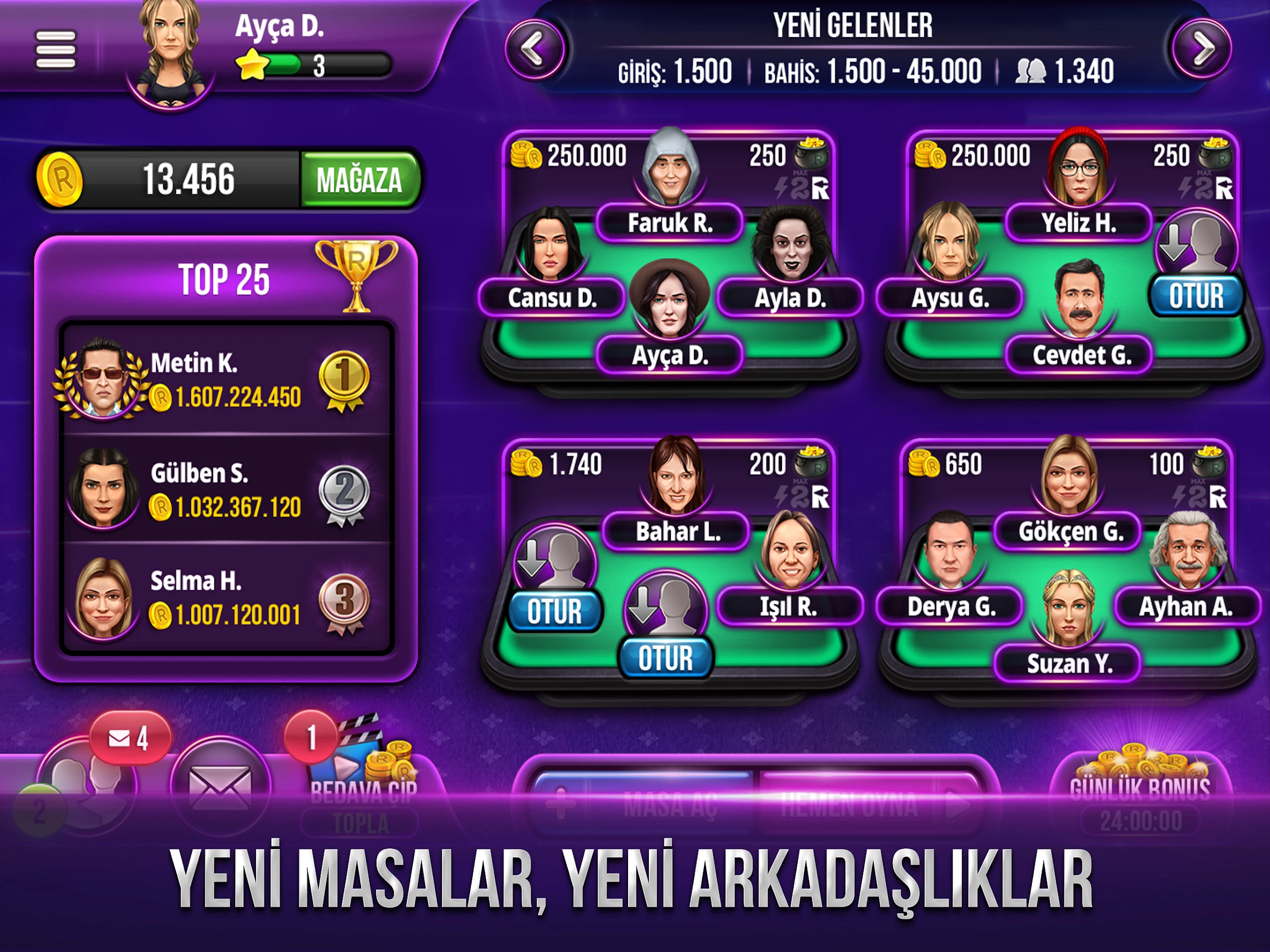Open the Mağaza store
Screen dimensions: 1270x952
[x=360, y=180]
